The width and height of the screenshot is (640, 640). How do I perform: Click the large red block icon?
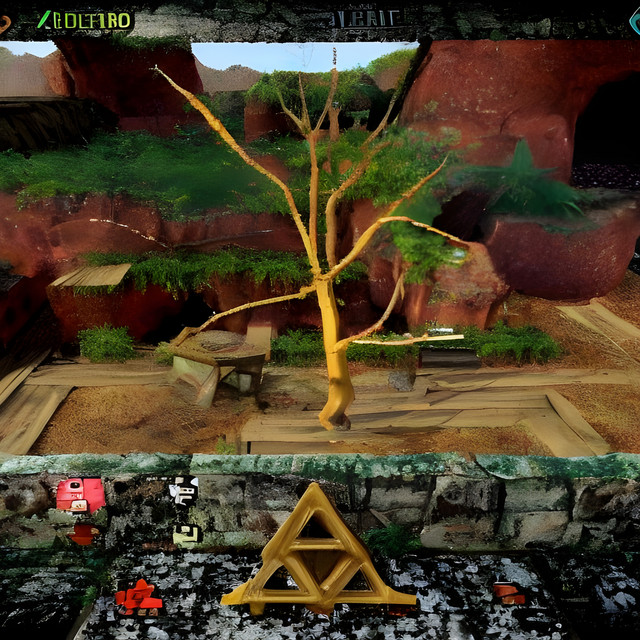(80, 494)
